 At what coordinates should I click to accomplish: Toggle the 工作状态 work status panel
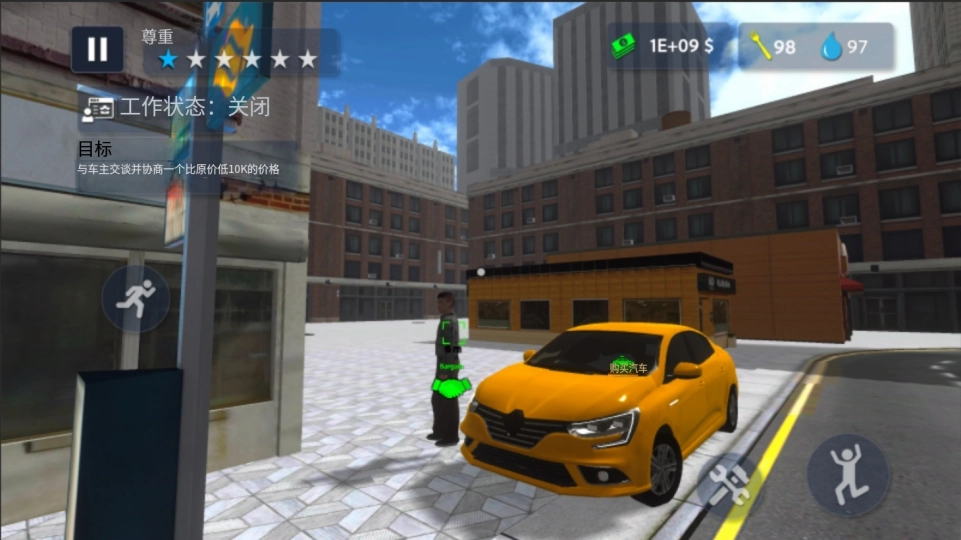pyautogui.click(x=180, y=108)
